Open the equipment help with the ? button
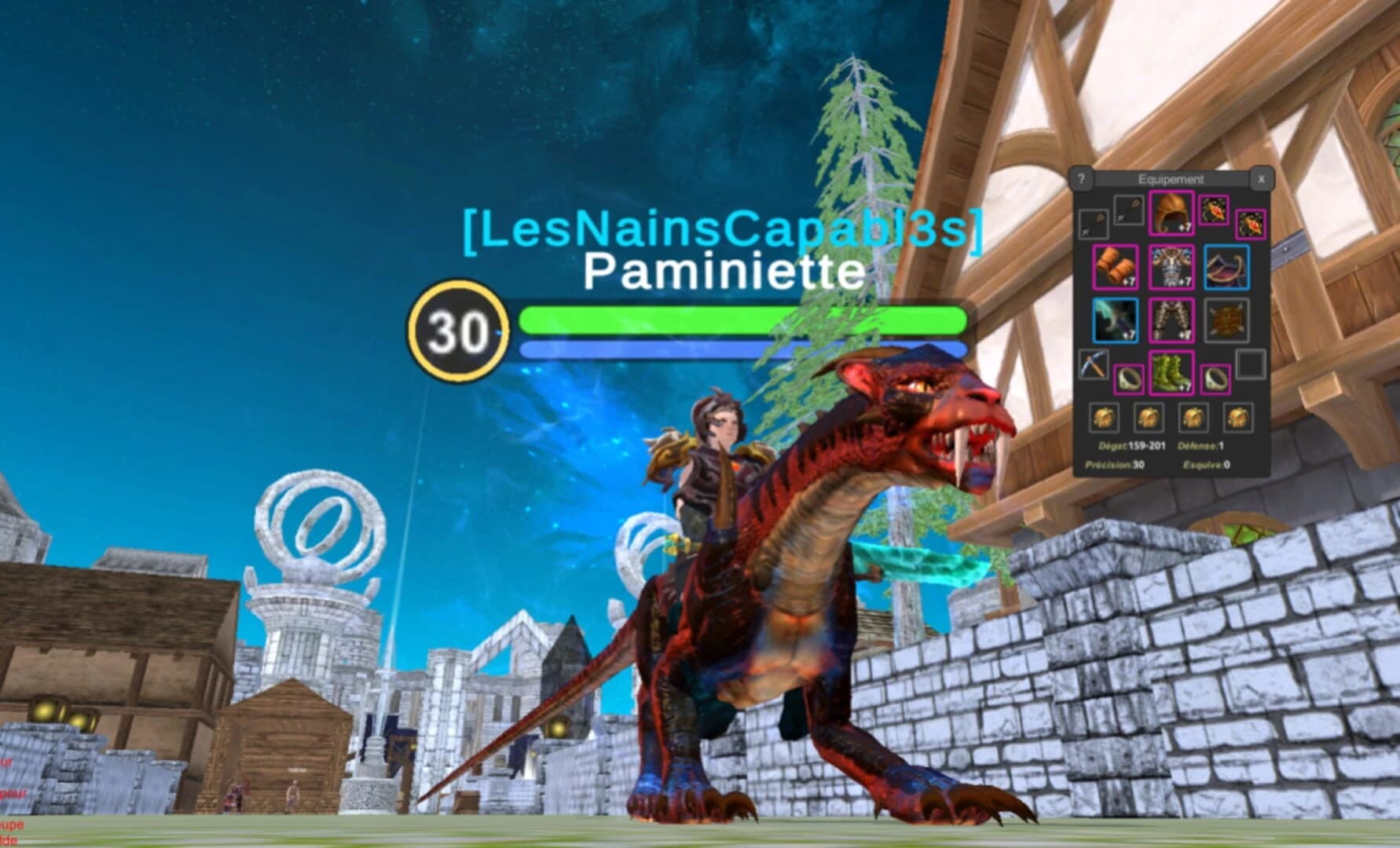 click(x=1081, y=178)
